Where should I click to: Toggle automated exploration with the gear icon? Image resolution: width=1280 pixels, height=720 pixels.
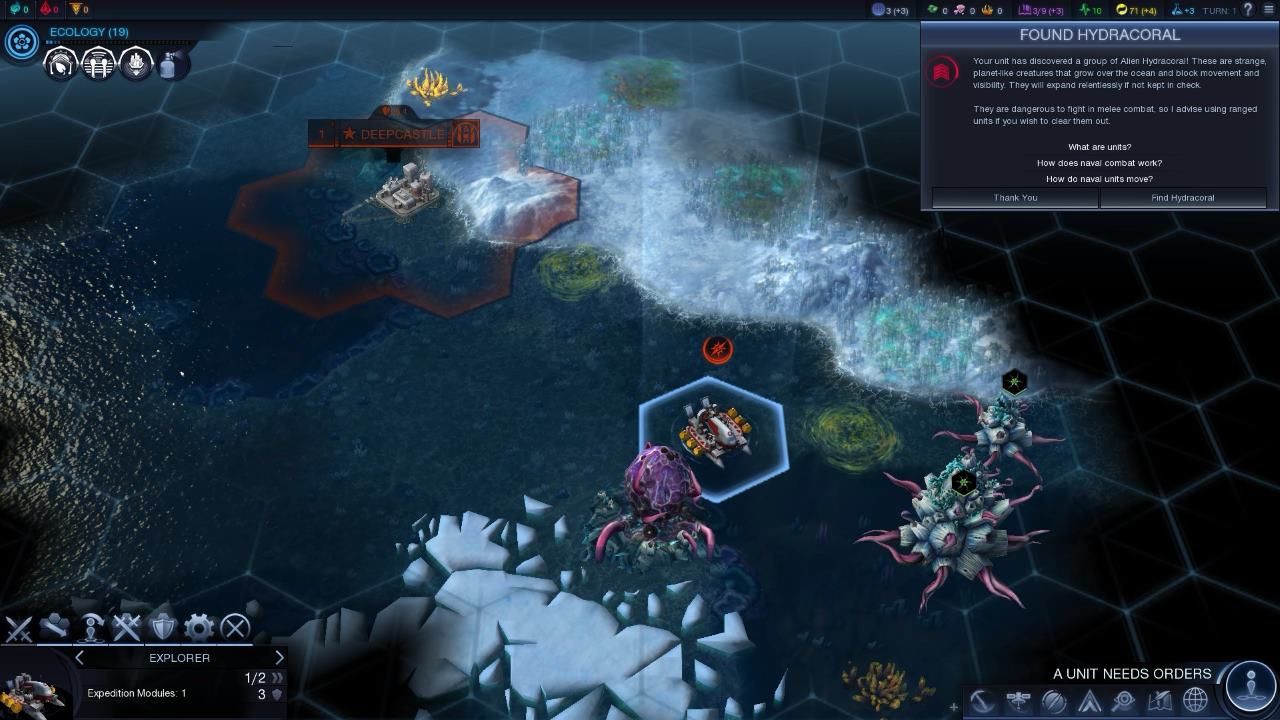199,628
